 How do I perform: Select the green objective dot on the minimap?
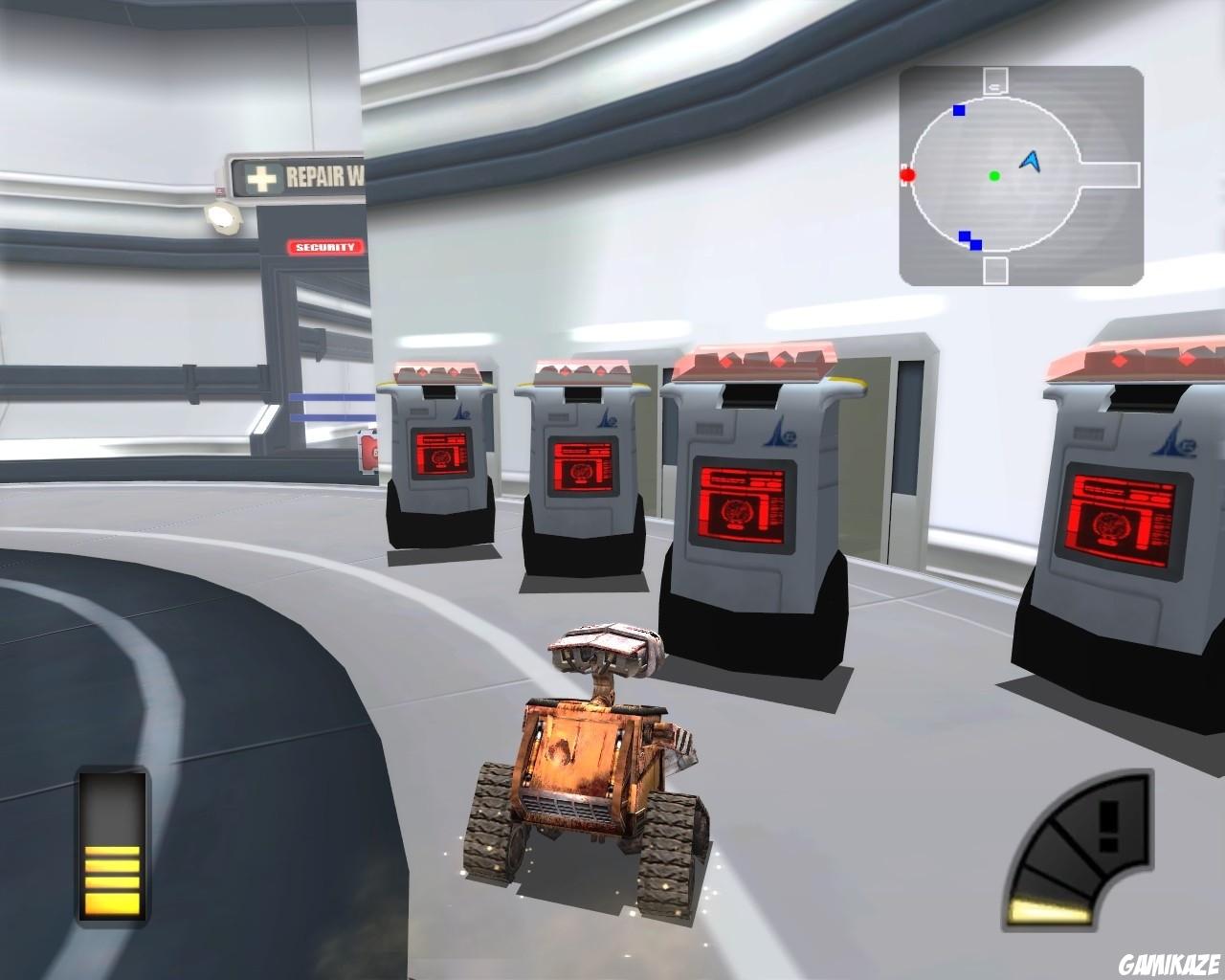(x=993, y=175)
